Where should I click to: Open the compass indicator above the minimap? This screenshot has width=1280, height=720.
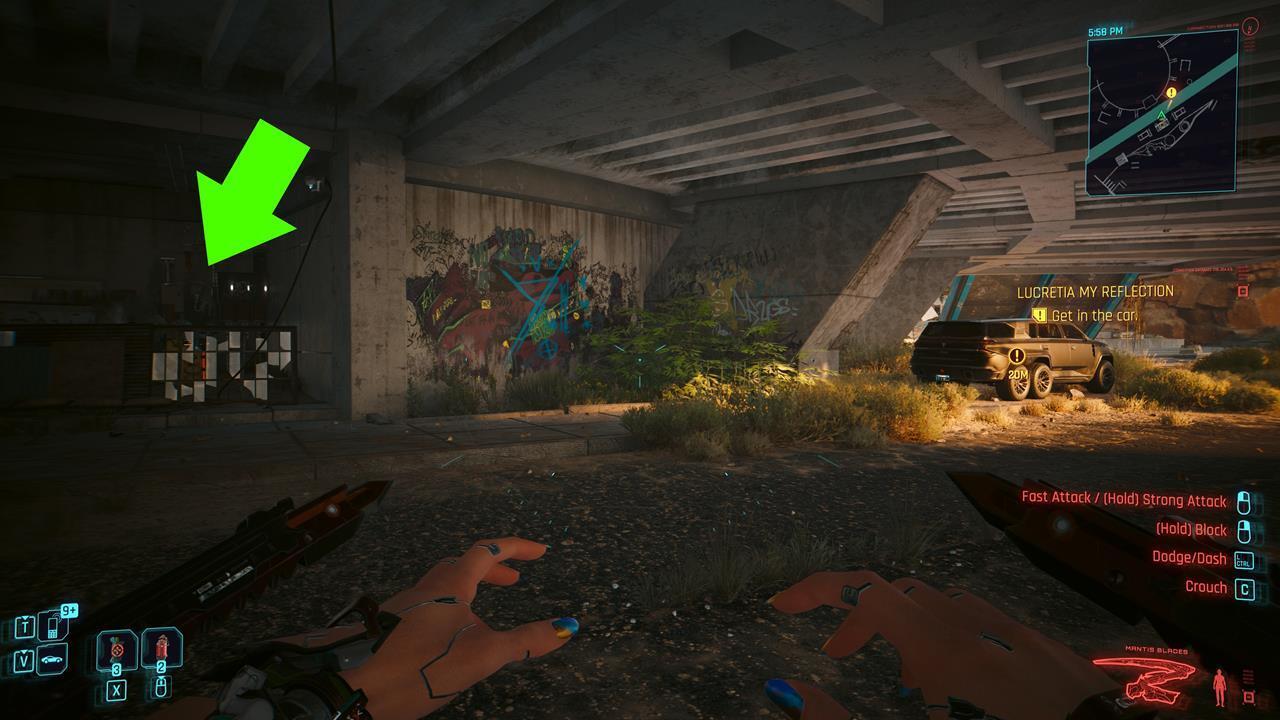pos(1250,27)
